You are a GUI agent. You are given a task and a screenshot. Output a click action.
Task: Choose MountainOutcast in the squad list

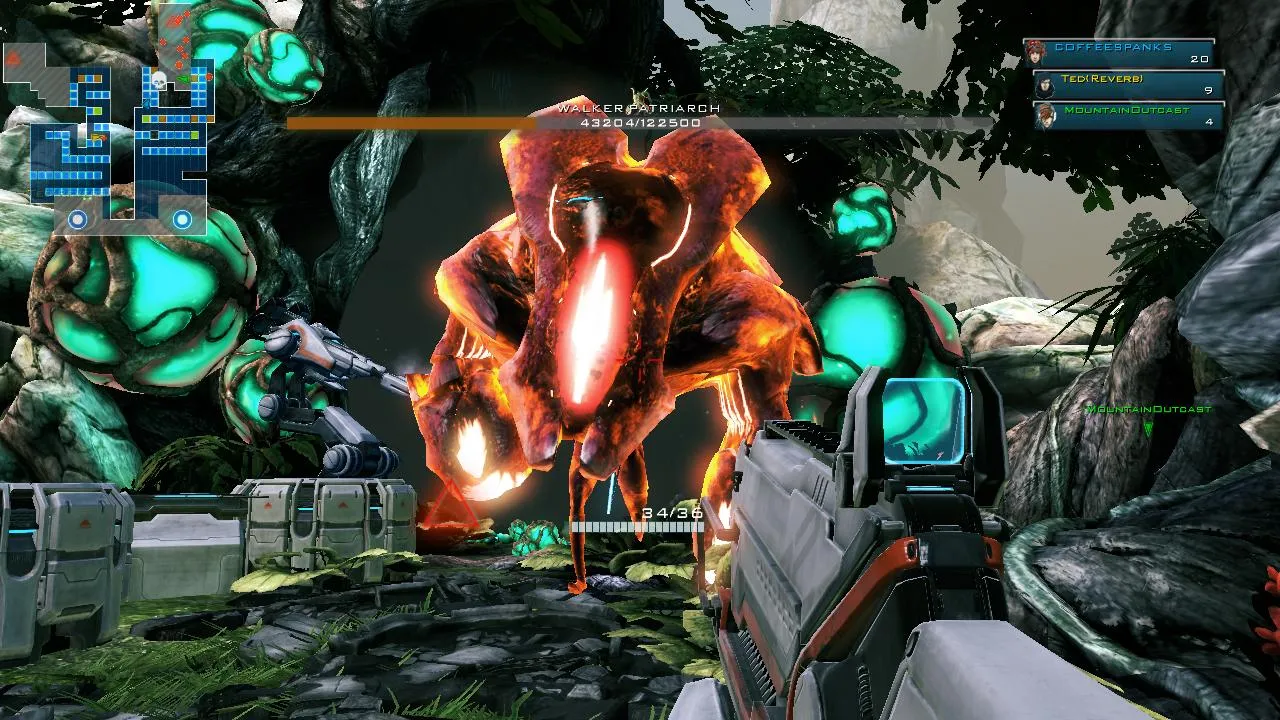pyautogui.click(x=1130, y=116)
